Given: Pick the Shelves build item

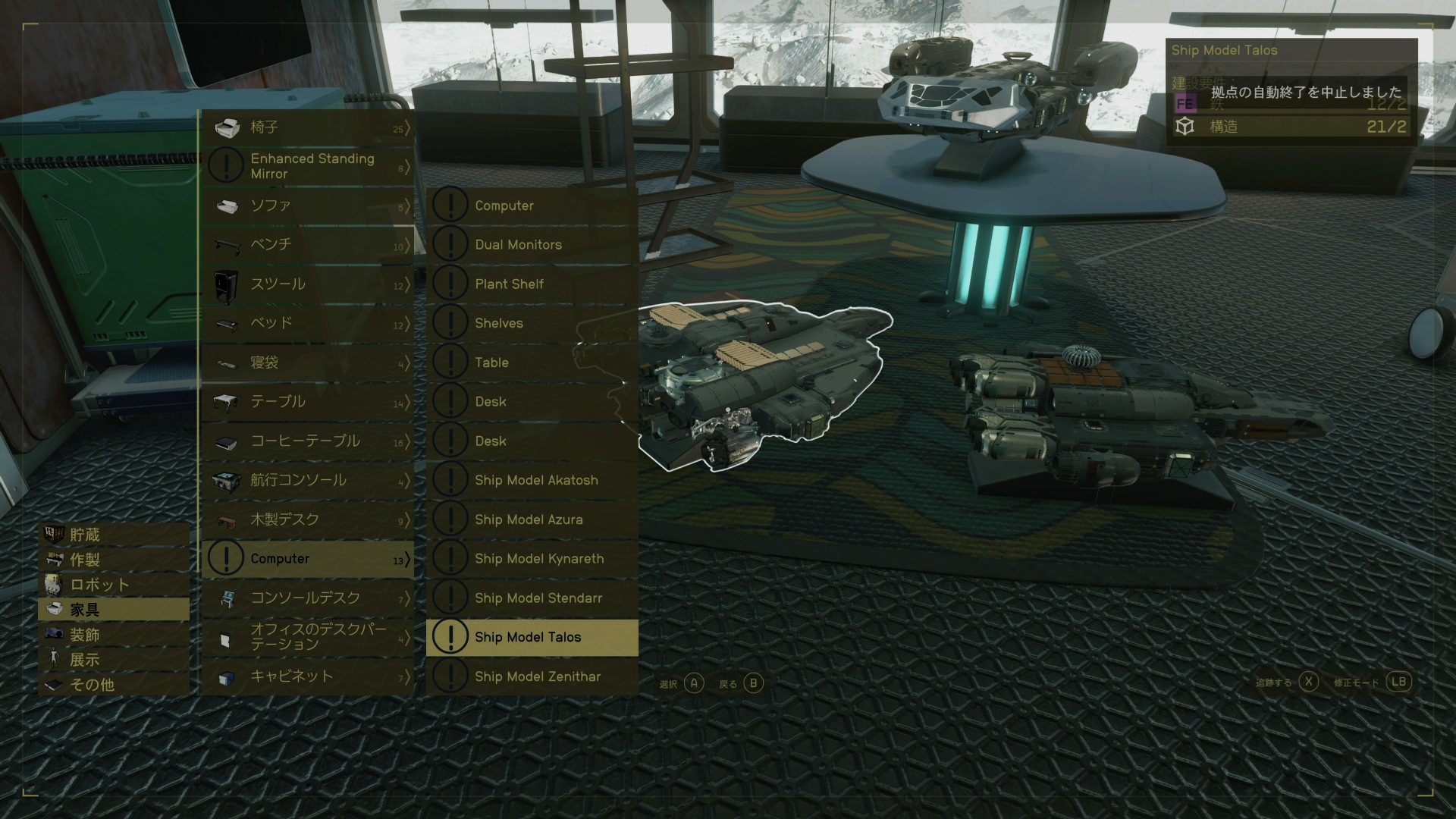Looking at the screenshot, I should [531, 323].
